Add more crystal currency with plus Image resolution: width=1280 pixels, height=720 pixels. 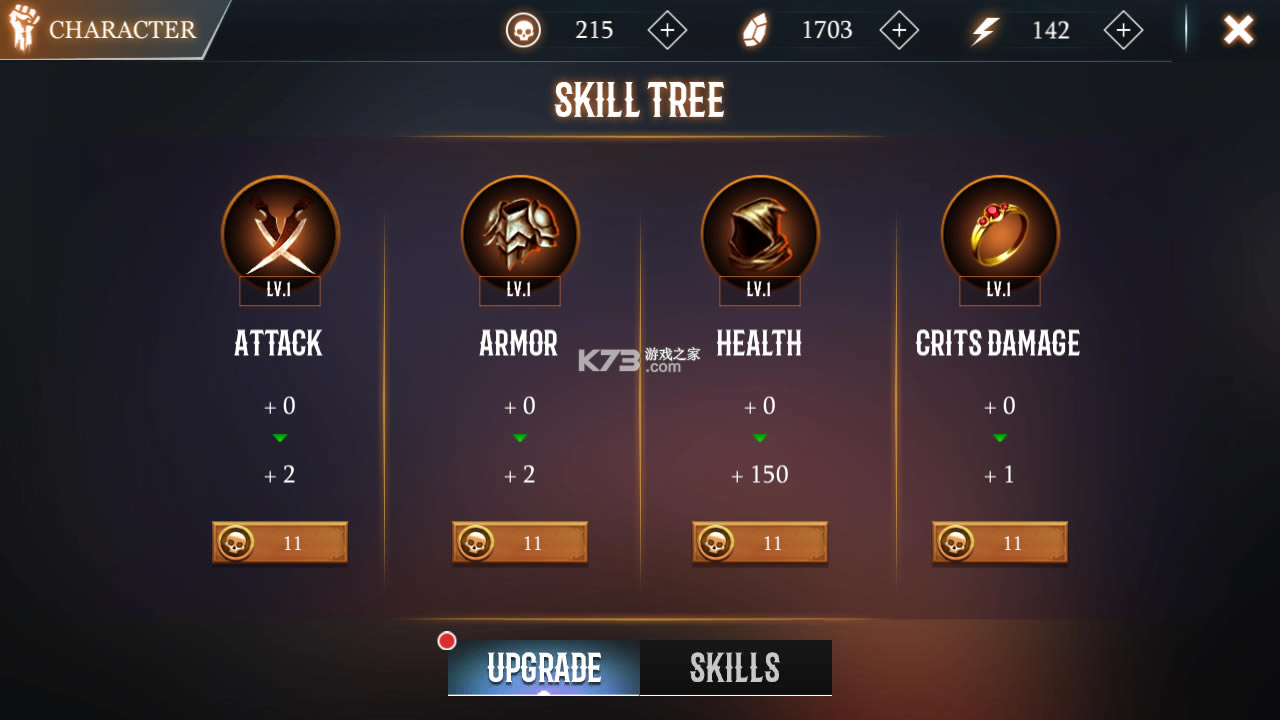tap(899, 30)
